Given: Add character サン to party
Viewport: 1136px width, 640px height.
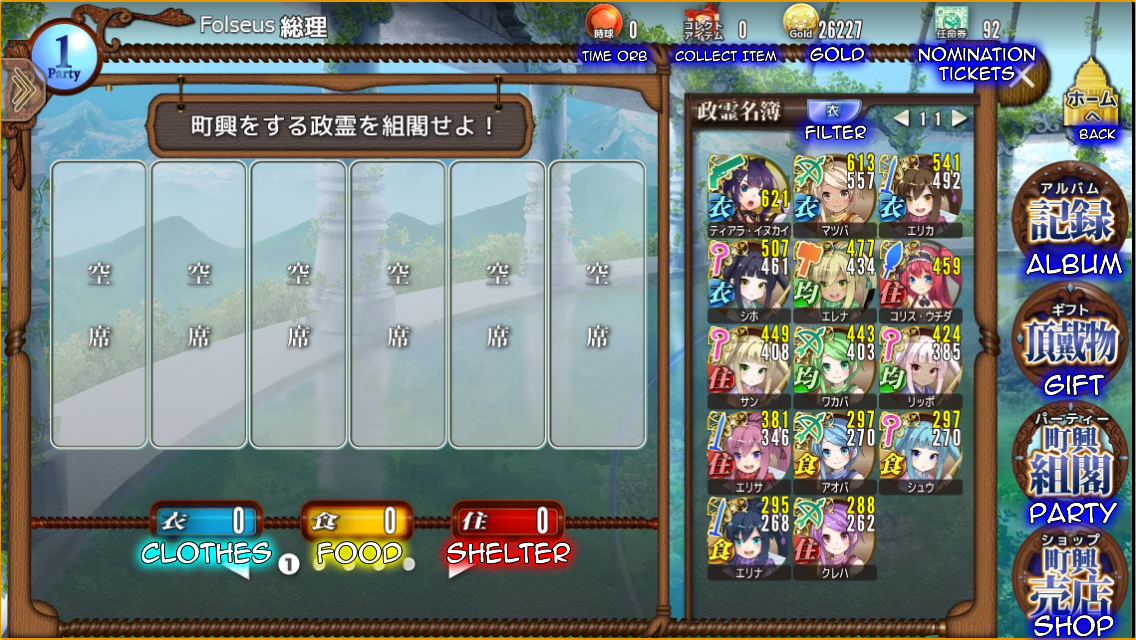Looking at the screenshot, I should (x=748, y=363).
